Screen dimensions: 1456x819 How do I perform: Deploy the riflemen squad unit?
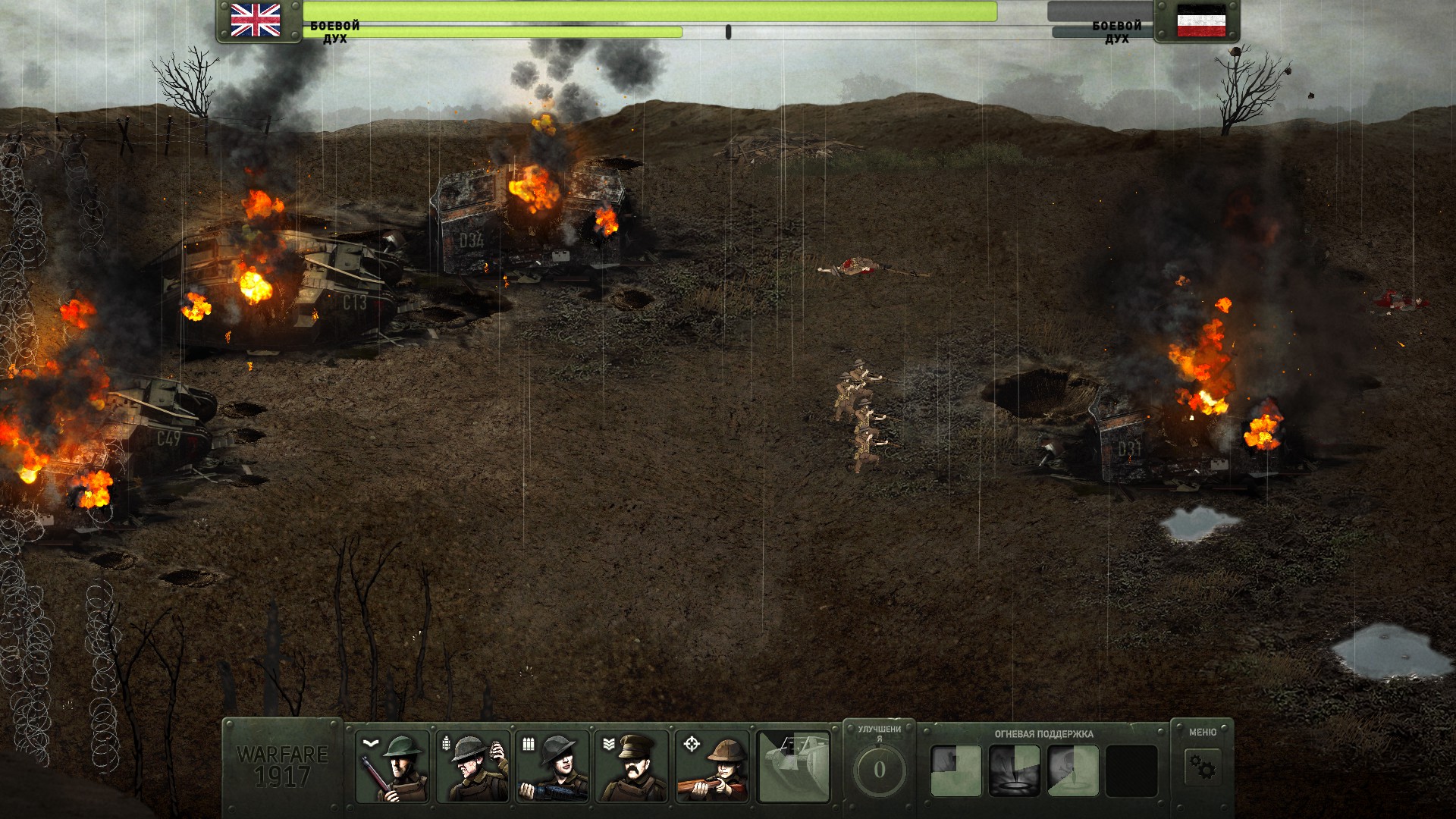pos(392,767)
